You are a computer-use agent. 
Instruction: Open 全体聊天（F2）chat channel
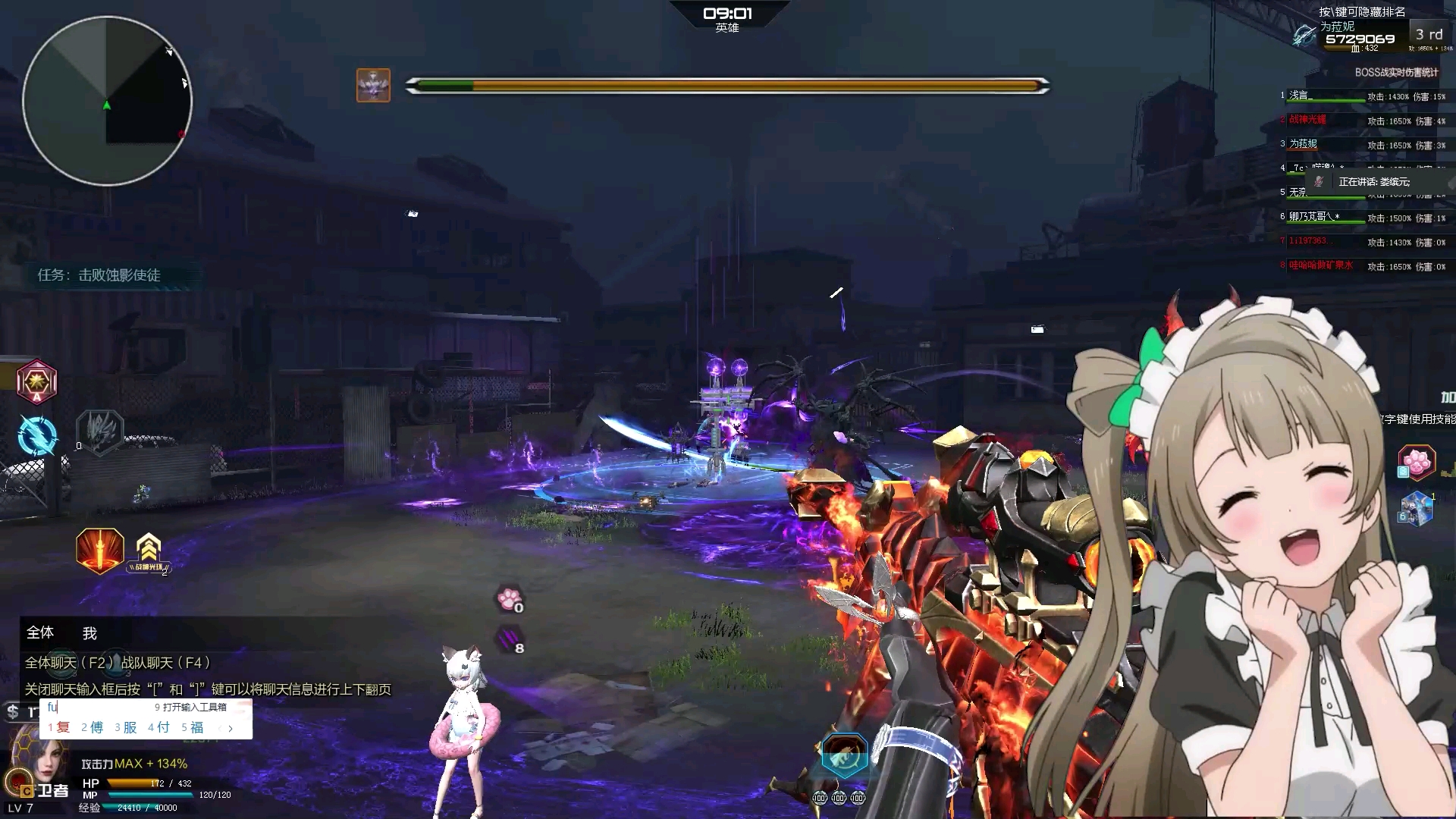[68, 661]
